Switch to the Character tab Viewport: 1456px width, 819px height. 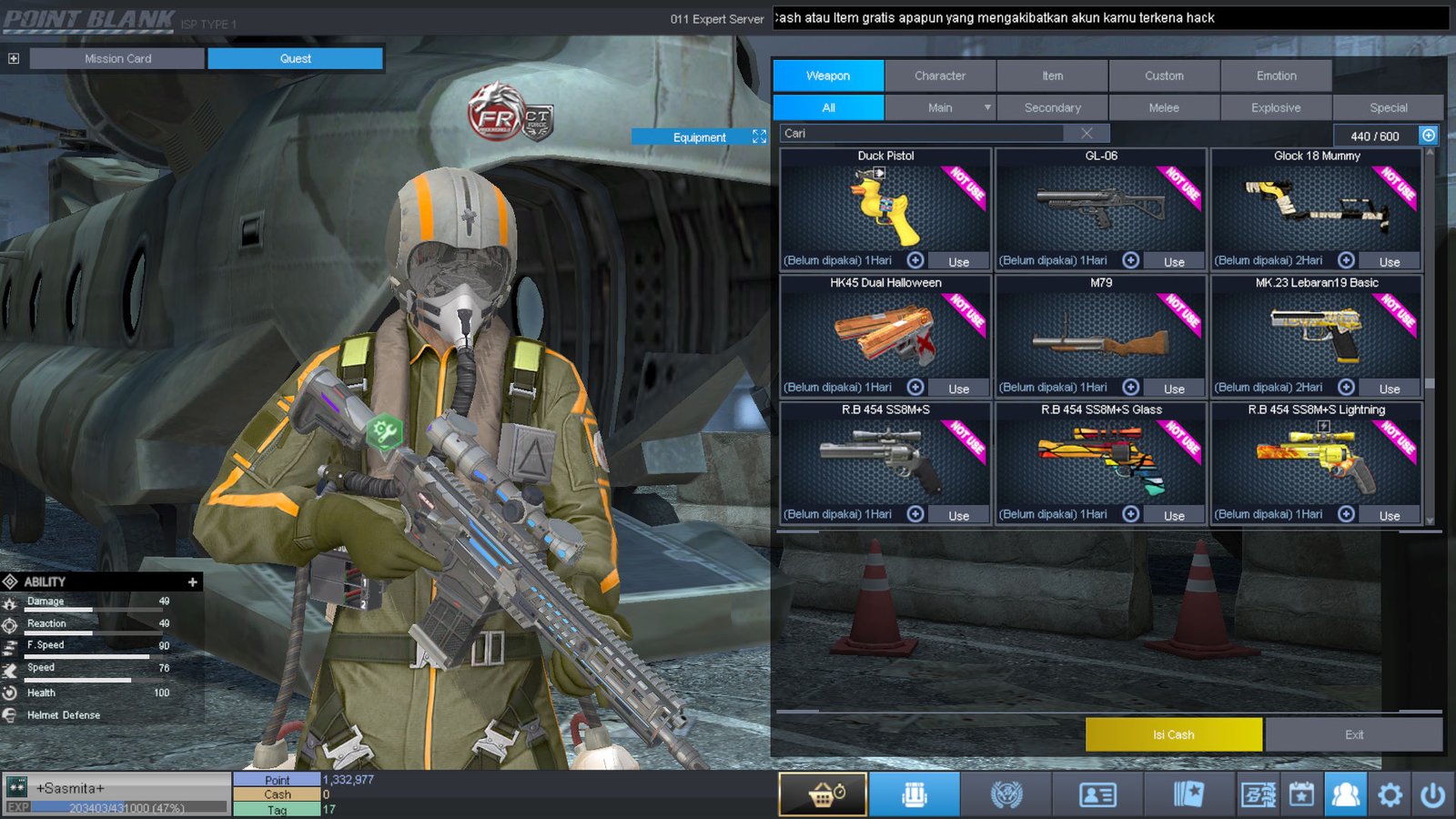(x=940, y=76)
